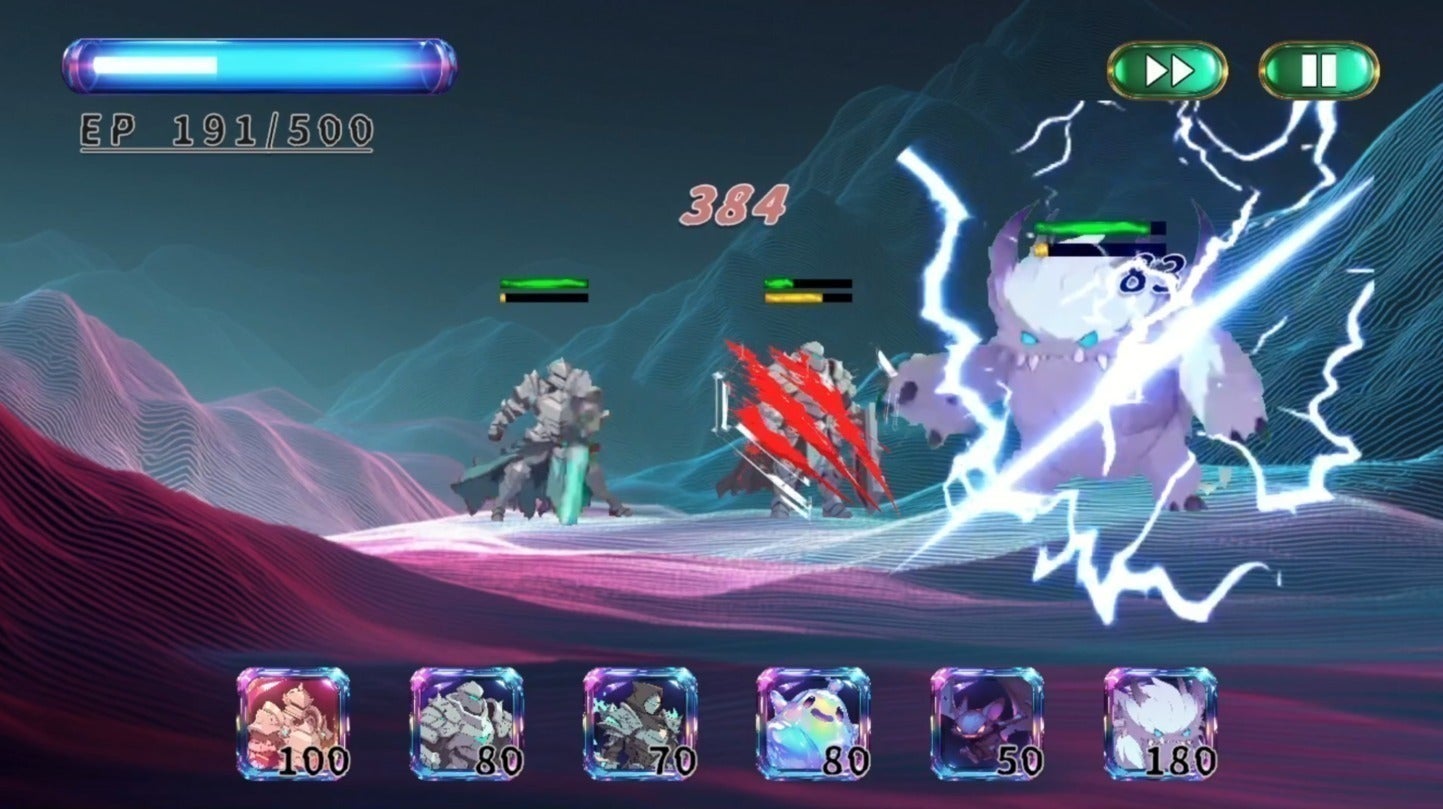Summon the rainbow slime unit
Image resolution: width=1443 pixels, height=809 pixels.
pos(813,724)
